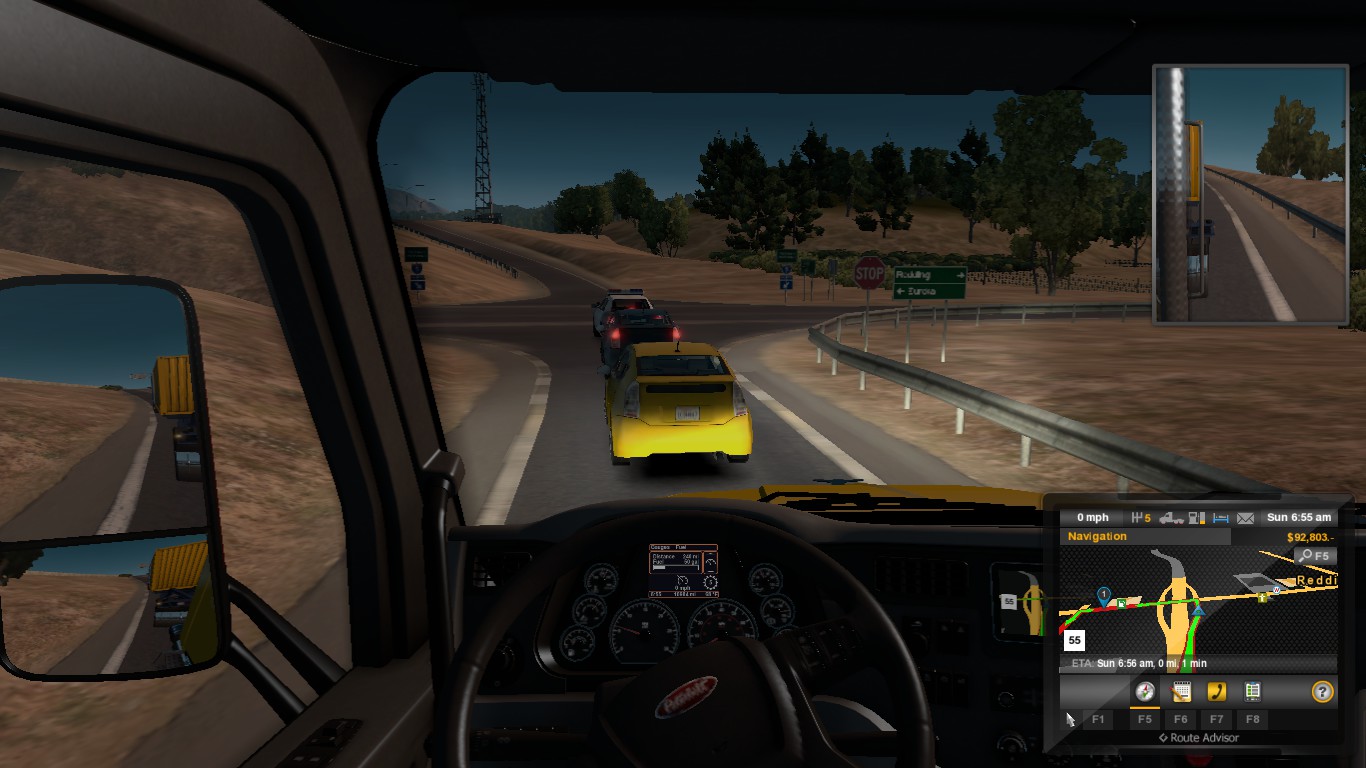The image size is (1366, 768).
Task: Click the truck damage status icon
Action: (1171, 518)
